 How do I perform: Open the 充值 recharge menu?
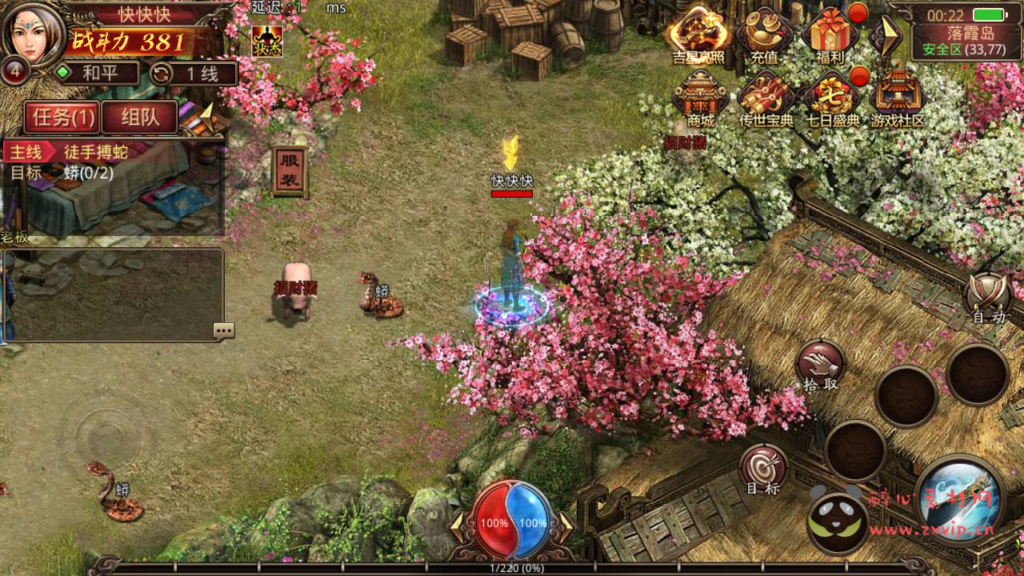pos(764,35)
